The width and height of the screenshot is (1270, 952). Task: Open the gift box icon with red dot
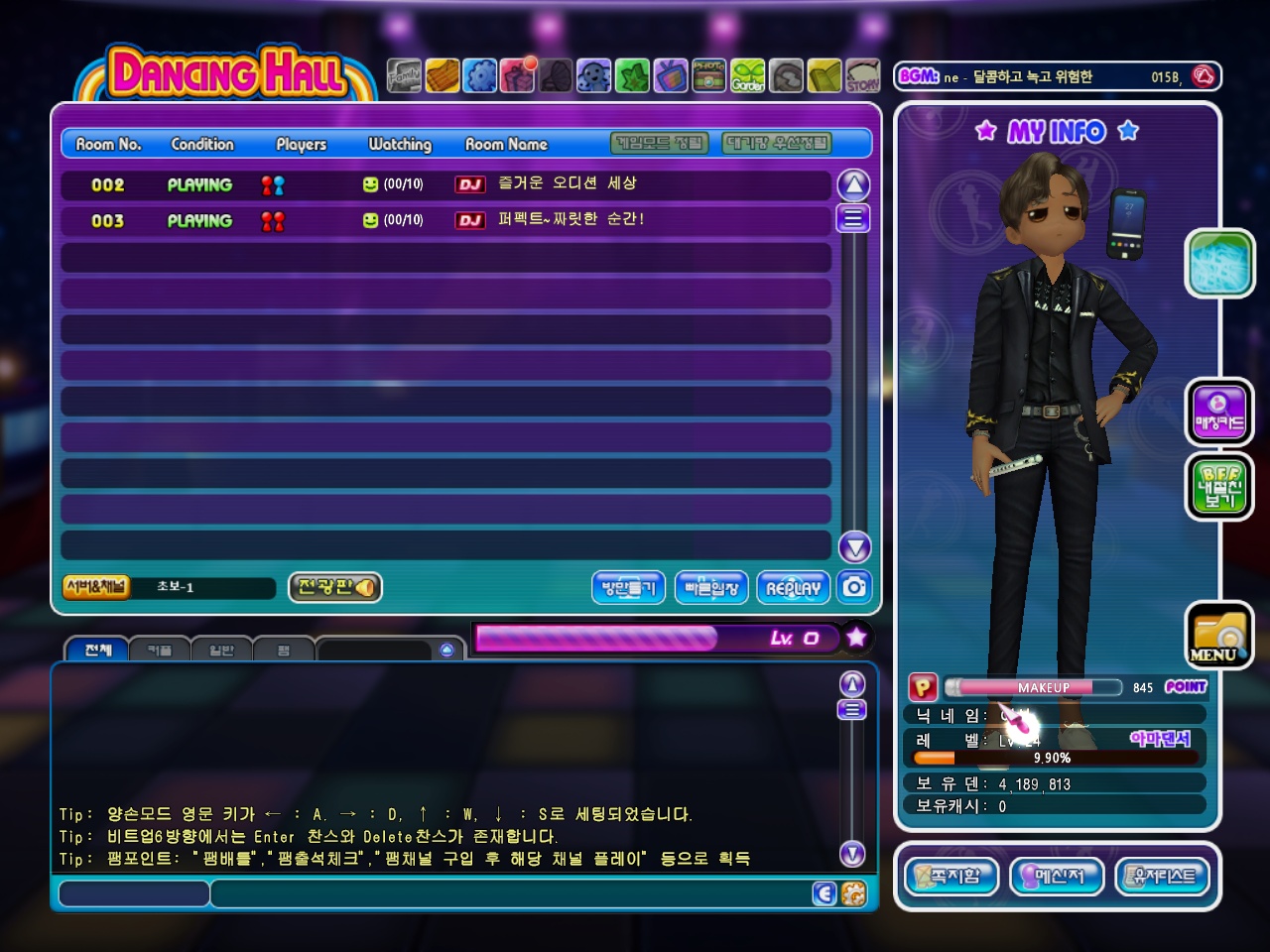click(518, 75)
